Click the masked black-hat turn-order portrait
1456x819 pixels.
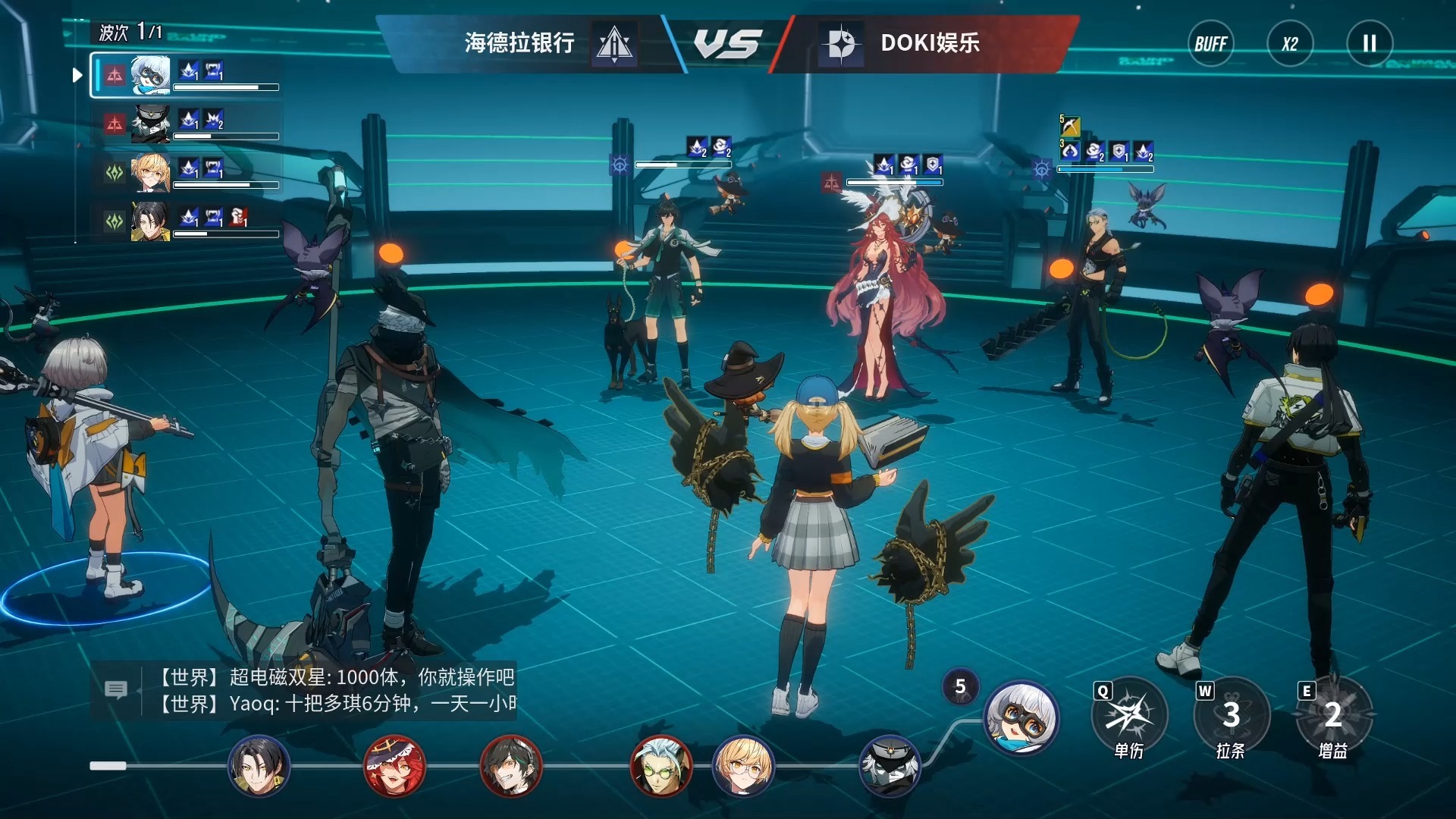point(890,766)
